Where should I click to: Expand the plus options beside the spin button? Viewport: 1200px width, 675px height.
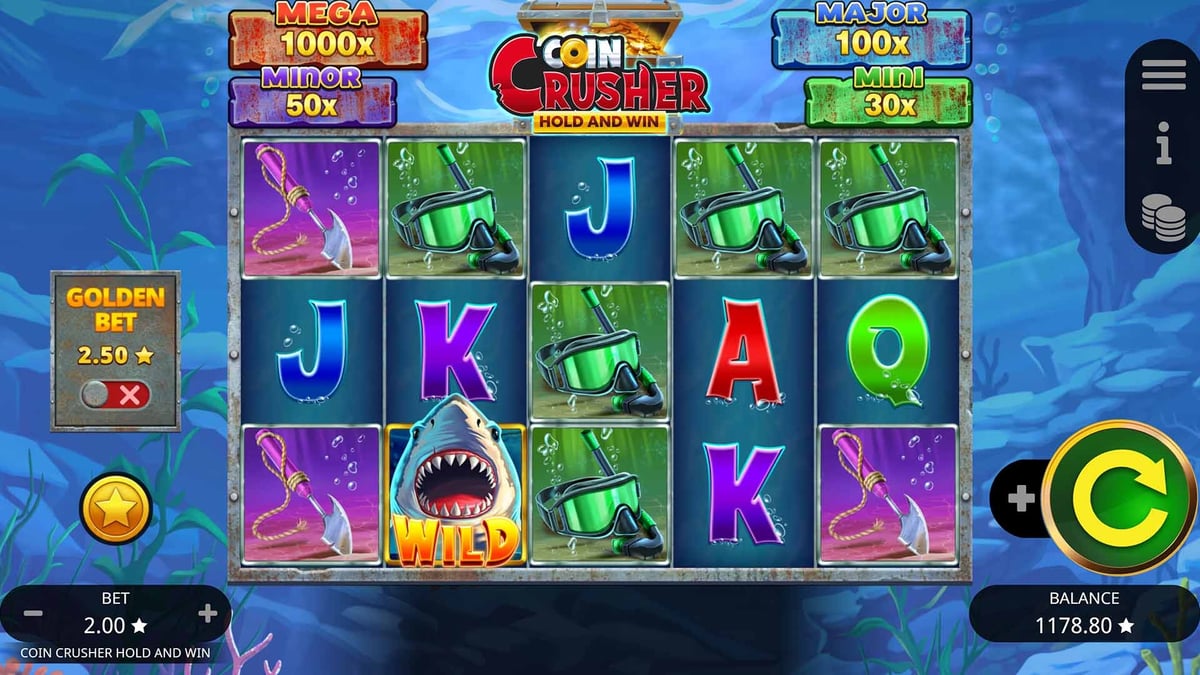[x=1020, y=498]
